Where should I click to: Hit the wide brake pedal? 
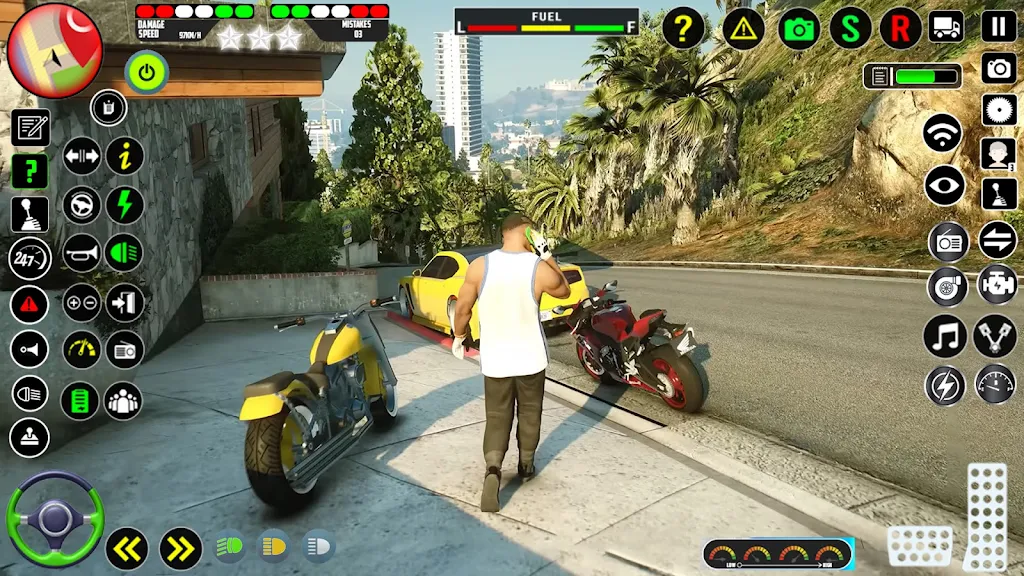click(920, 546)
